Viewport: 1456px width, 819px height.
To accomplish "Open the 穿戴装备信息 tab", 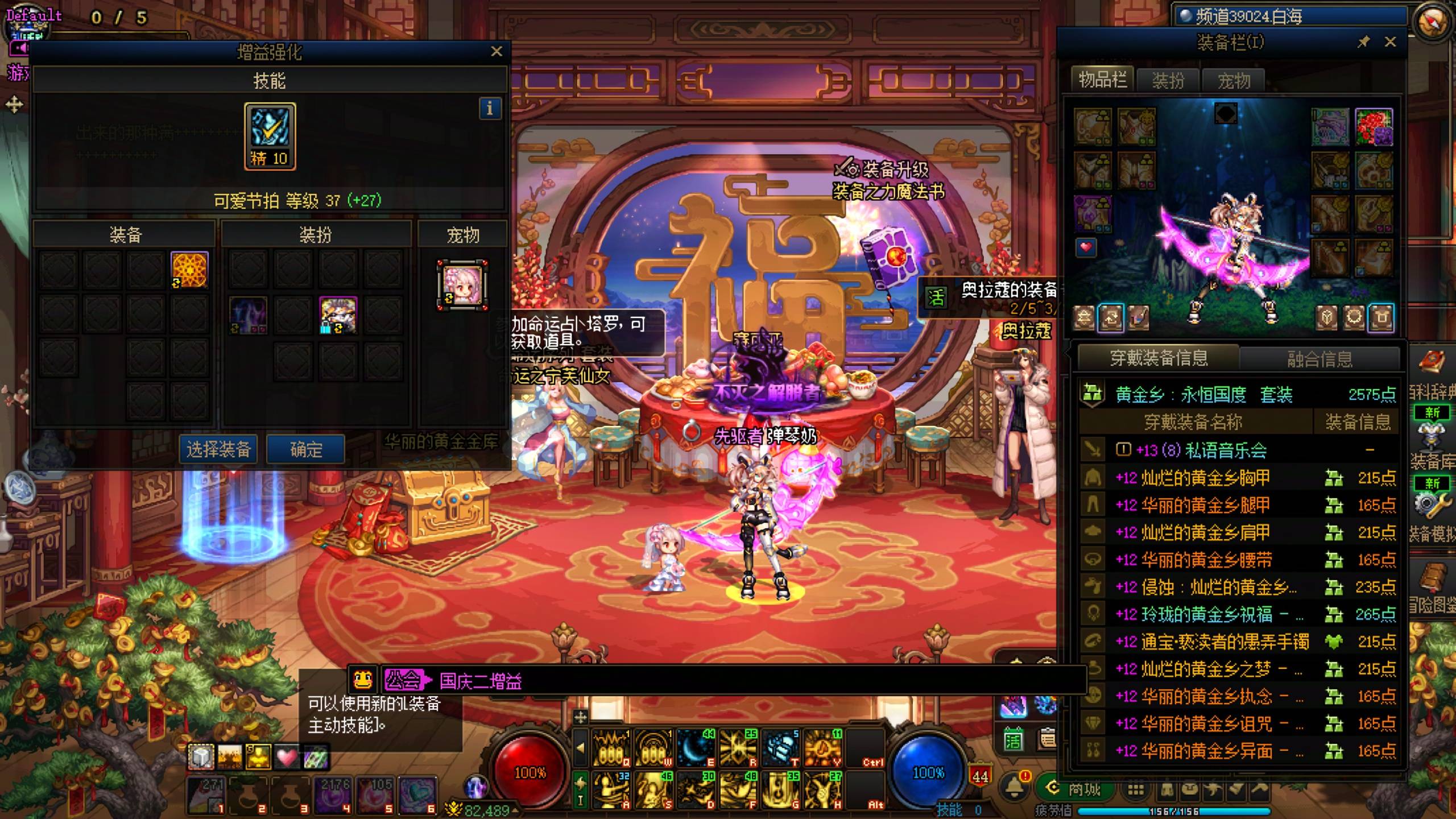I will point(1159,358).
